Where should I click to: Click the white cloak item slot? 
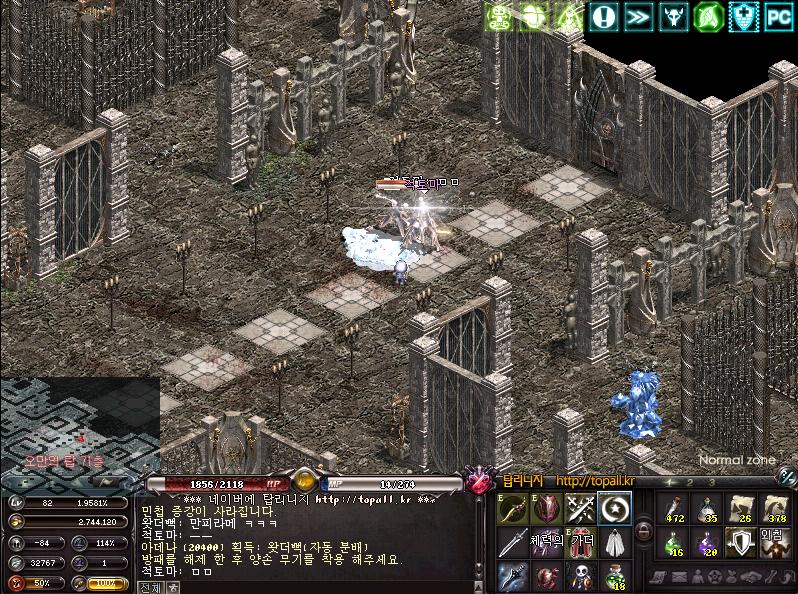[613, 543]
